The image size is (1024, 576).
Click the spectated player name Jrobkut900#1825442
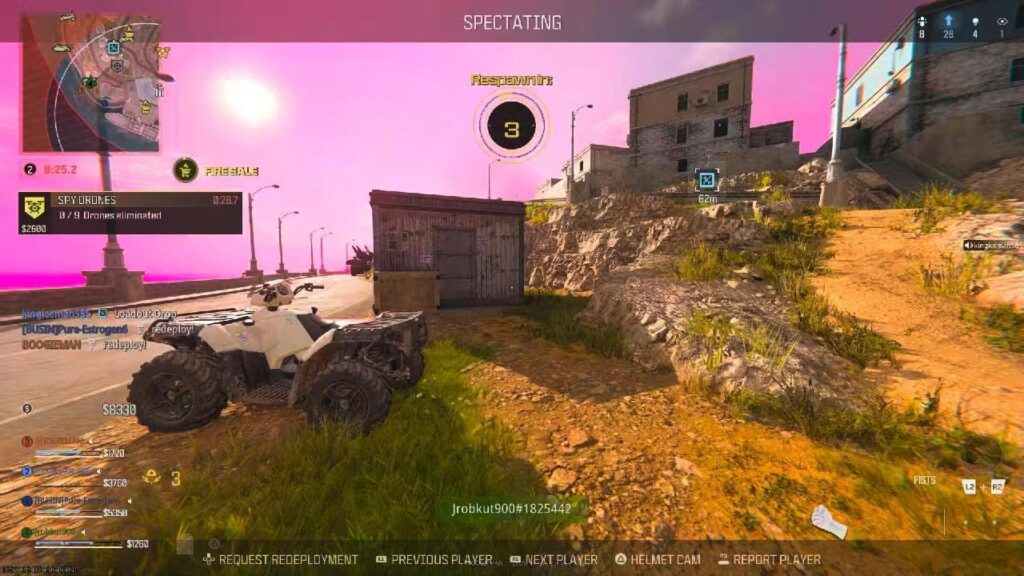pyautogui.click(x=511, y=509)
